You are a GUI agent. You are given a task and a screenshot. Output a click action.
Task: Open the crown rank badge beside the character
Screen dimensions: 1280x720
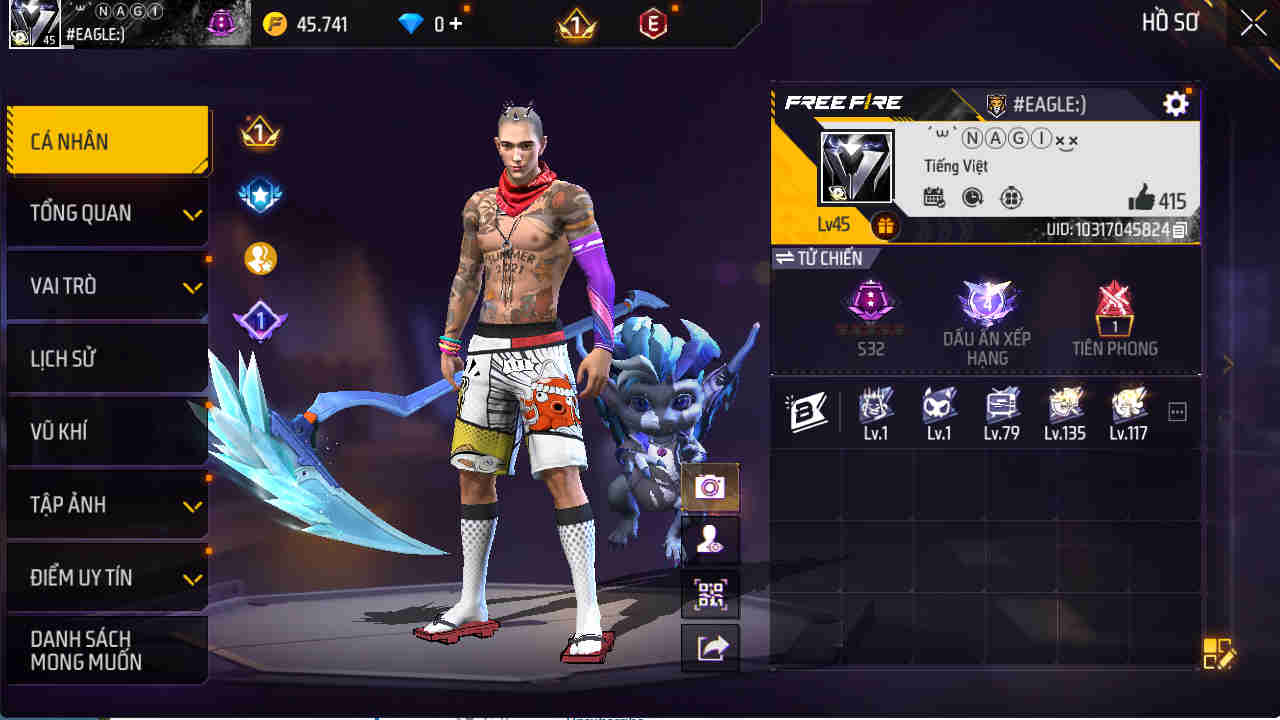(x=259, y=131)
